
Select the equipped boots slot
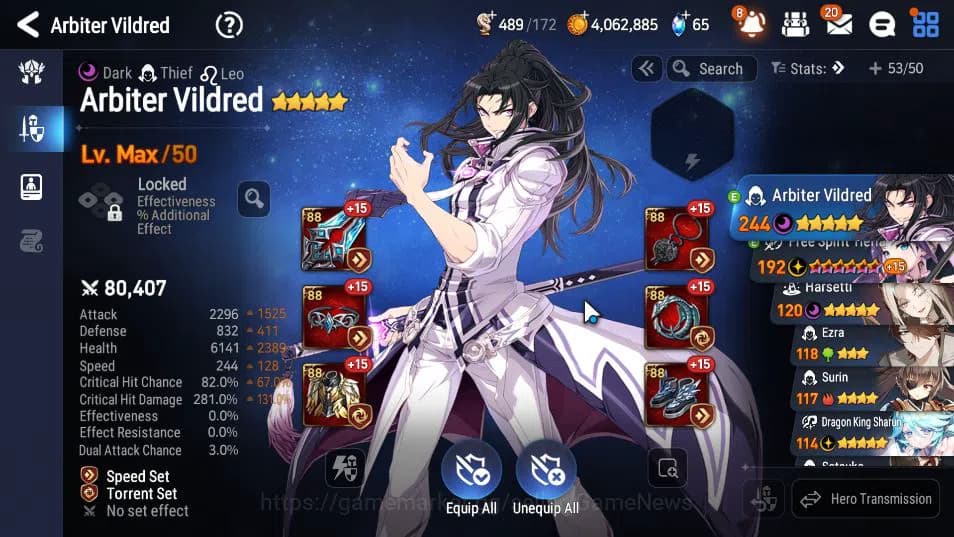pyautogui.click(x=677, y=394)
